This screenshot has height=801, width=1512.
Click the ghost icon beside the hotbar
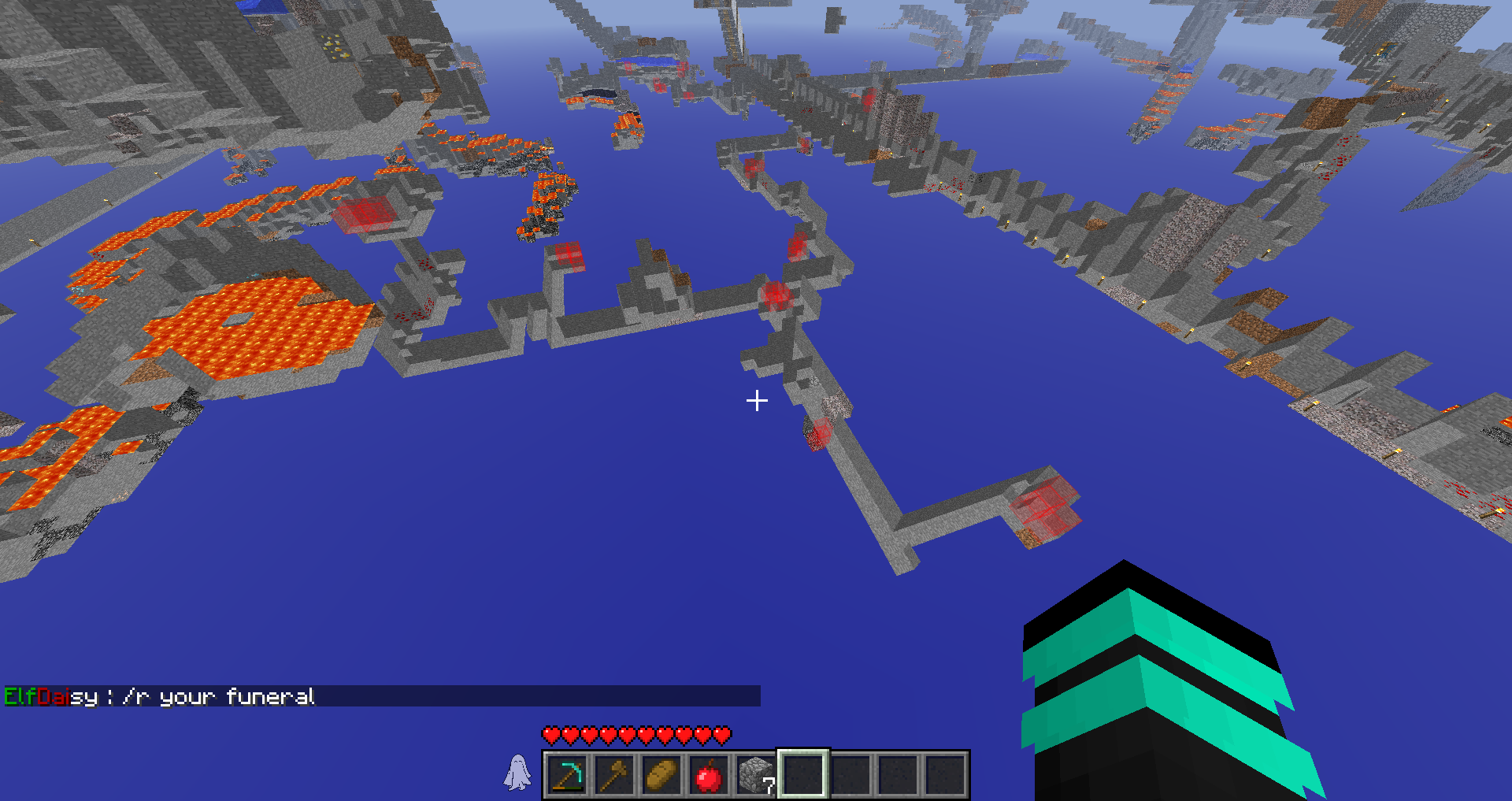(x=517, y=773)
